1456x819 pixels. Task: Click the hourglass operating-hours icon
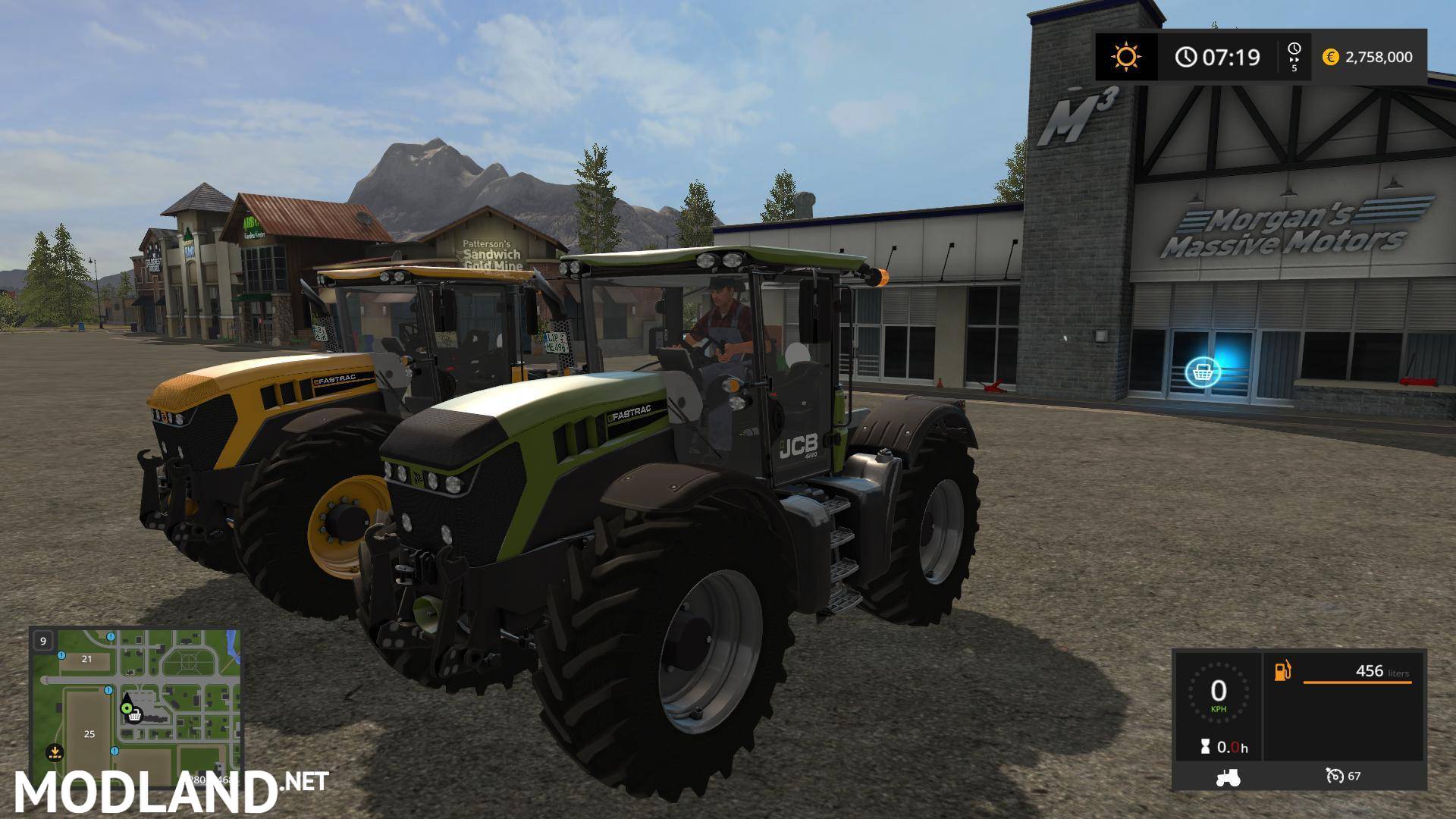[x=1205, y=745]
